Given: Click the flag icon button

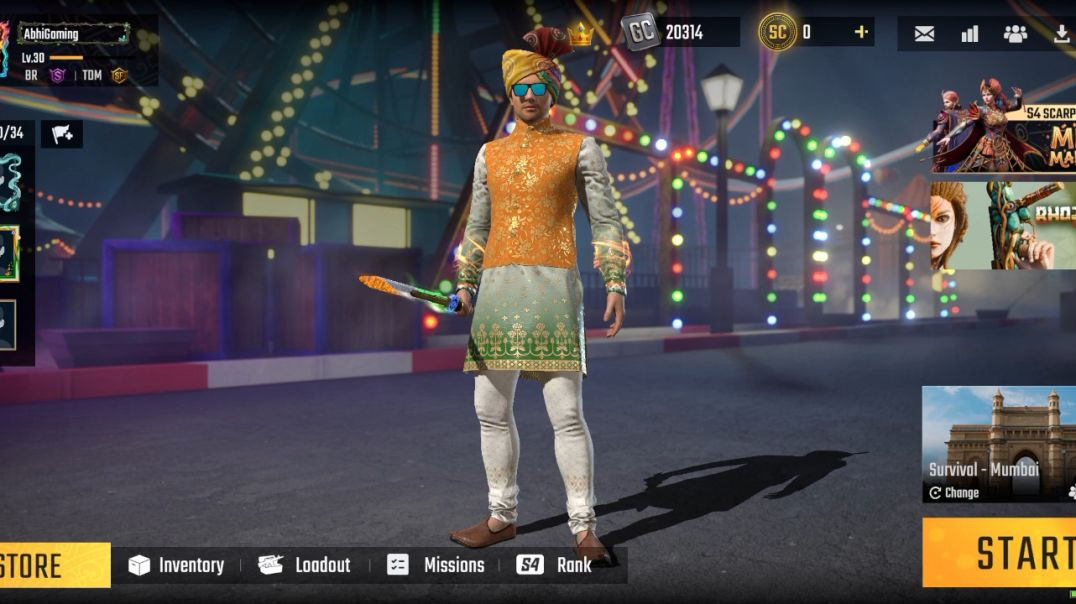Looking at the screenshot, I should pyautogui.click(x=61, y=134).
